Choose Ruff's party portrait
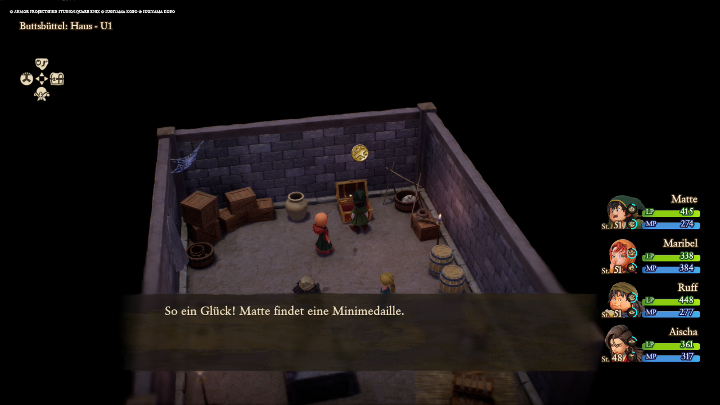Viewport: 720px width, 405px height. point(623,300)
